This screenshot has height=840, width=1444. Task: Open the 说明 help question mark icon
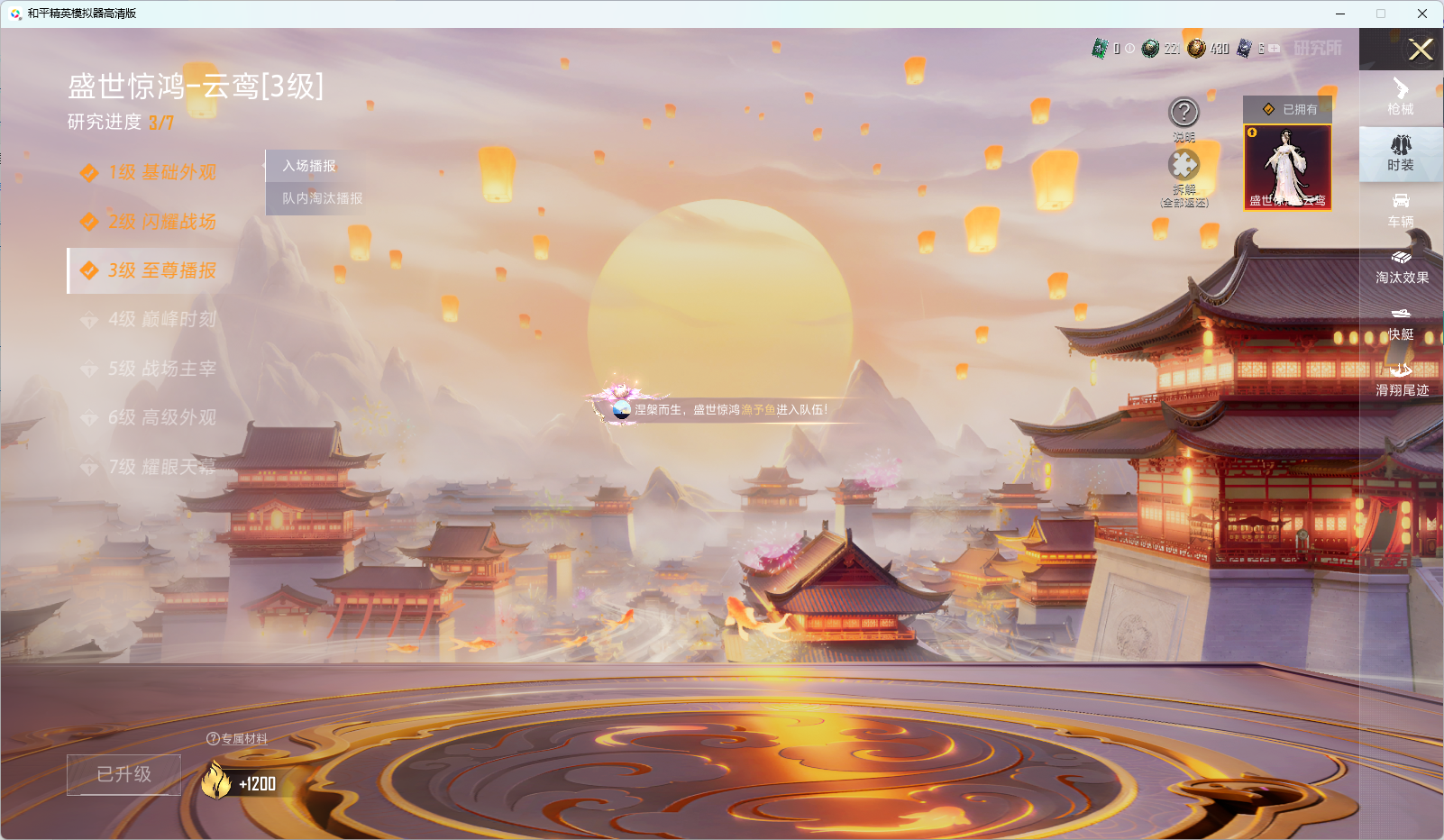[x=1184, y=114]
